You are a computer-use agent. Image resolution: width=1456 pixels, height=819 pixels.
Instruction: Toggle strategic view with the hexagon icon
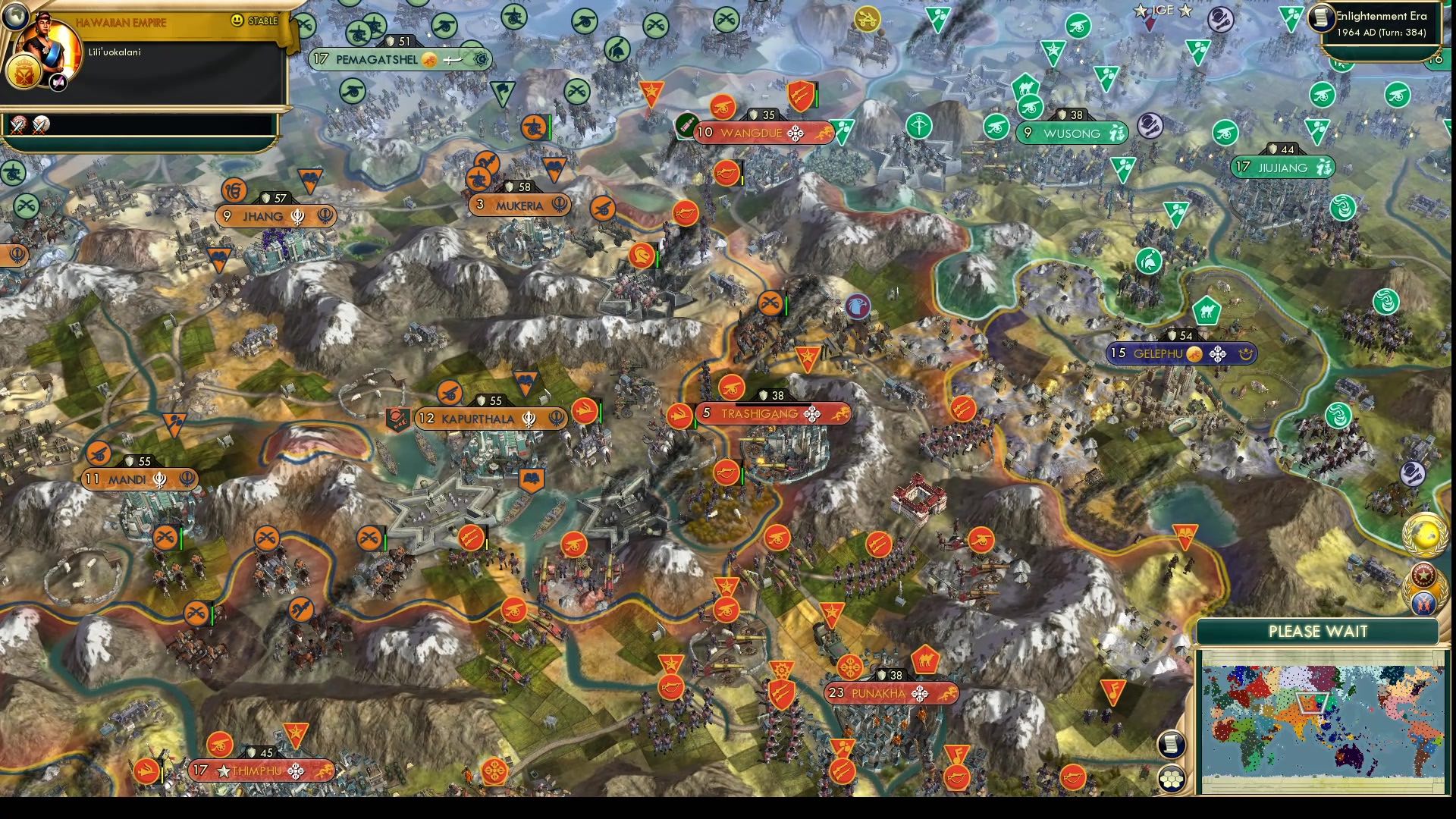[1172, 777]
